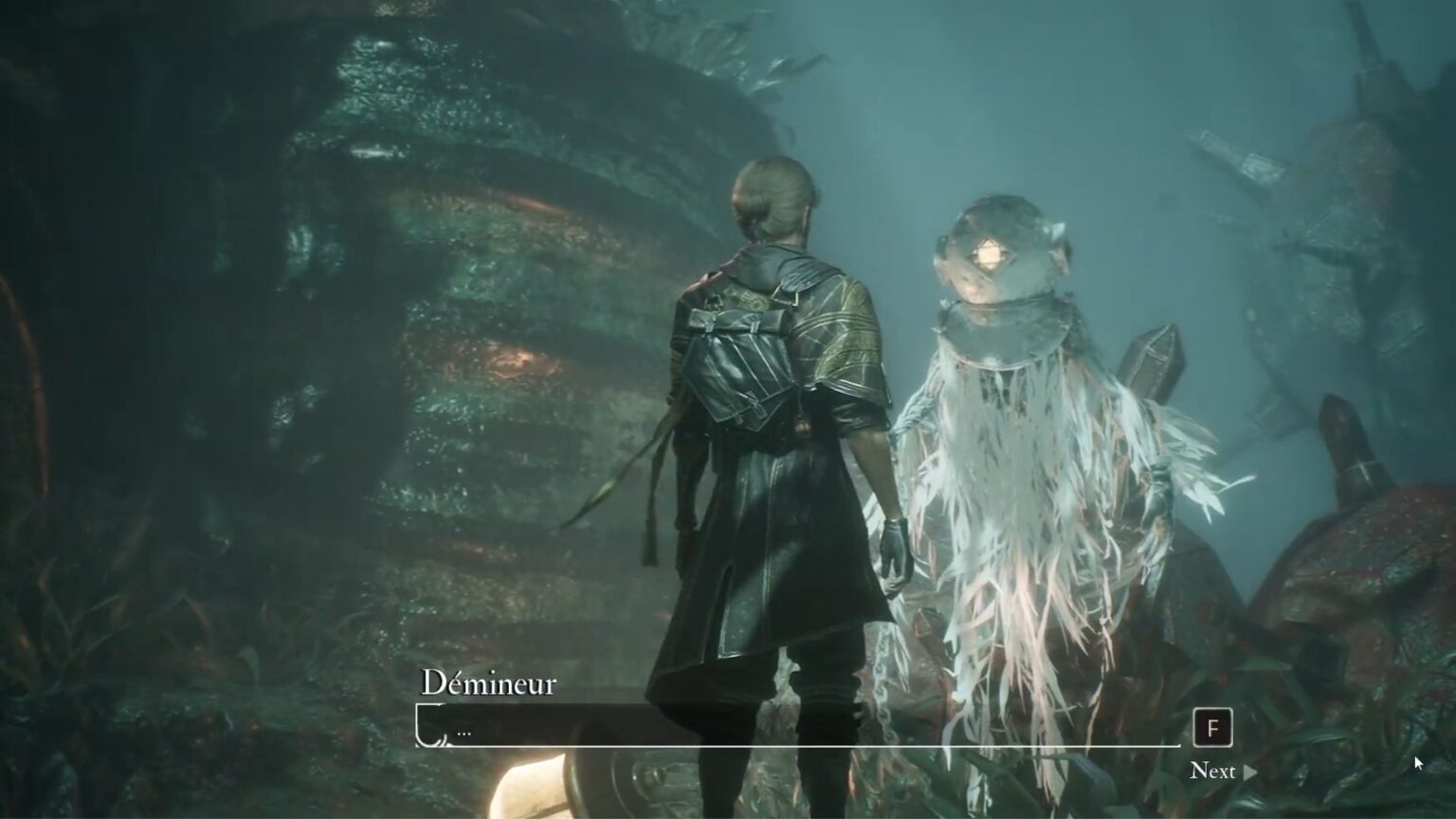The image size is (1456, 819).
Task: Click the underline rule of the dialogue box
Action: (x=796, y=745)
